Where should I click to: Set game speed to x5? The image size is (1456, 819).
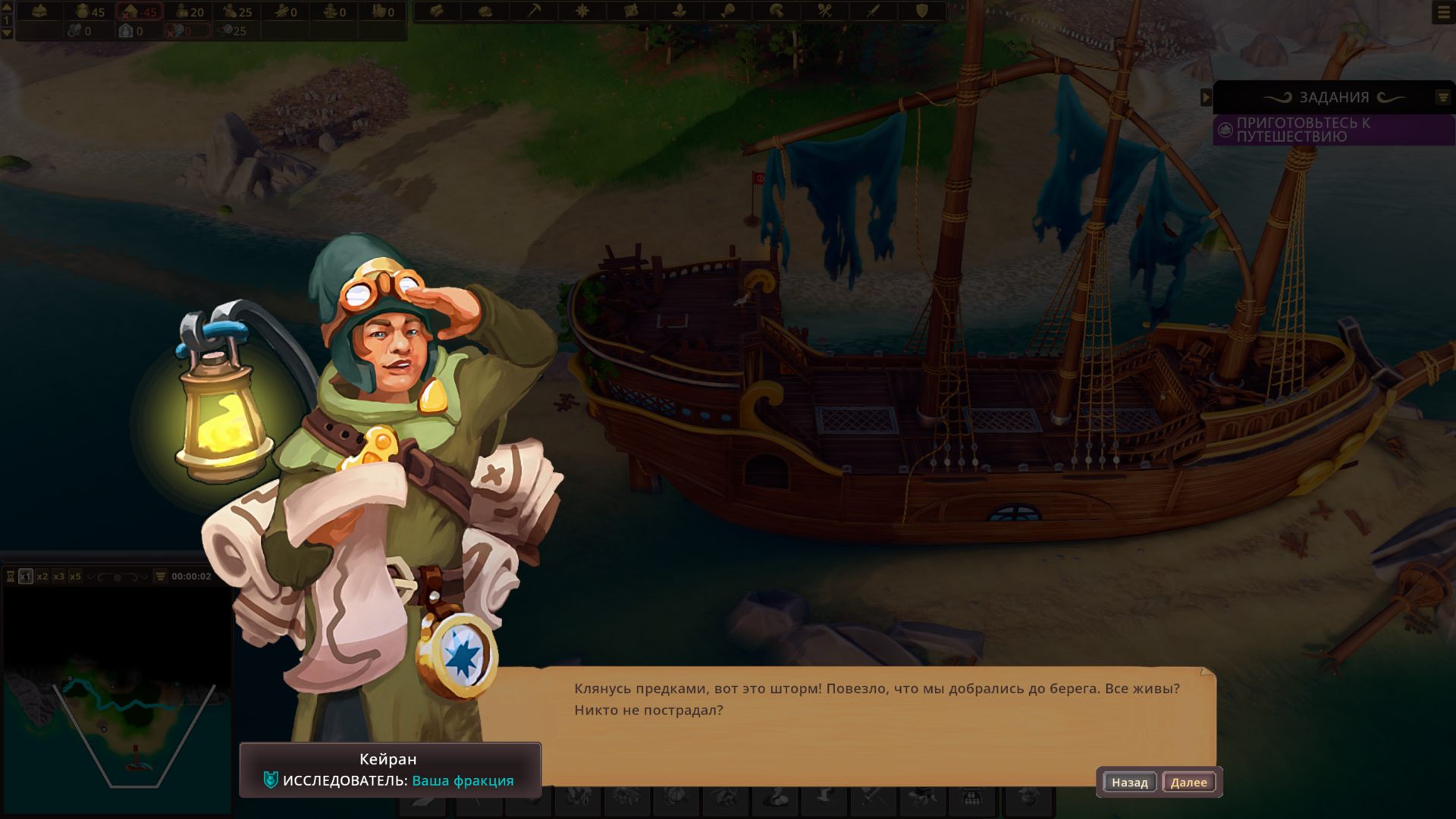point(75,576)
